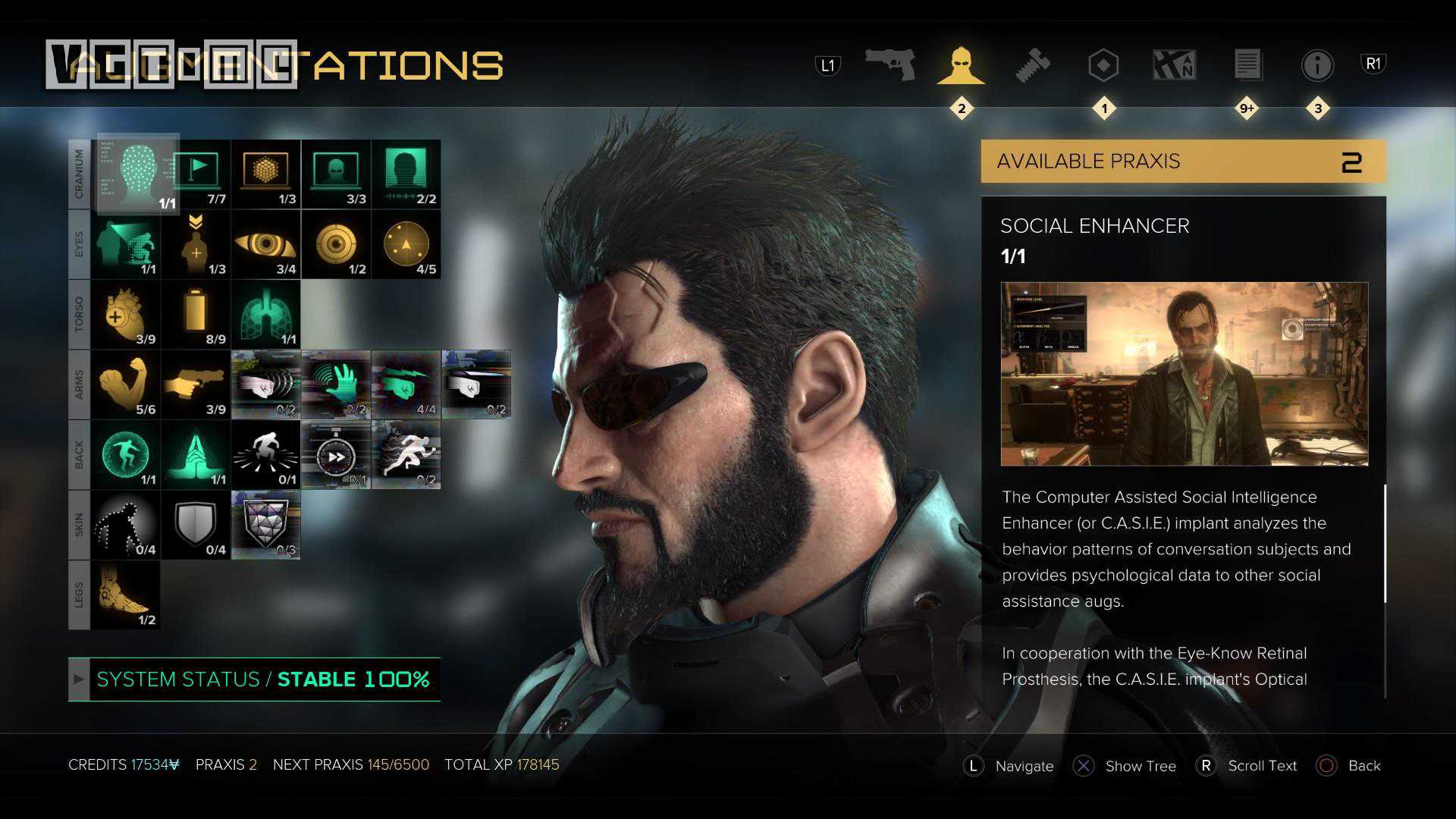Select the flexed arm strength augmentation
This screenshot has height=819, width=1456.
(x=125, y=384)
